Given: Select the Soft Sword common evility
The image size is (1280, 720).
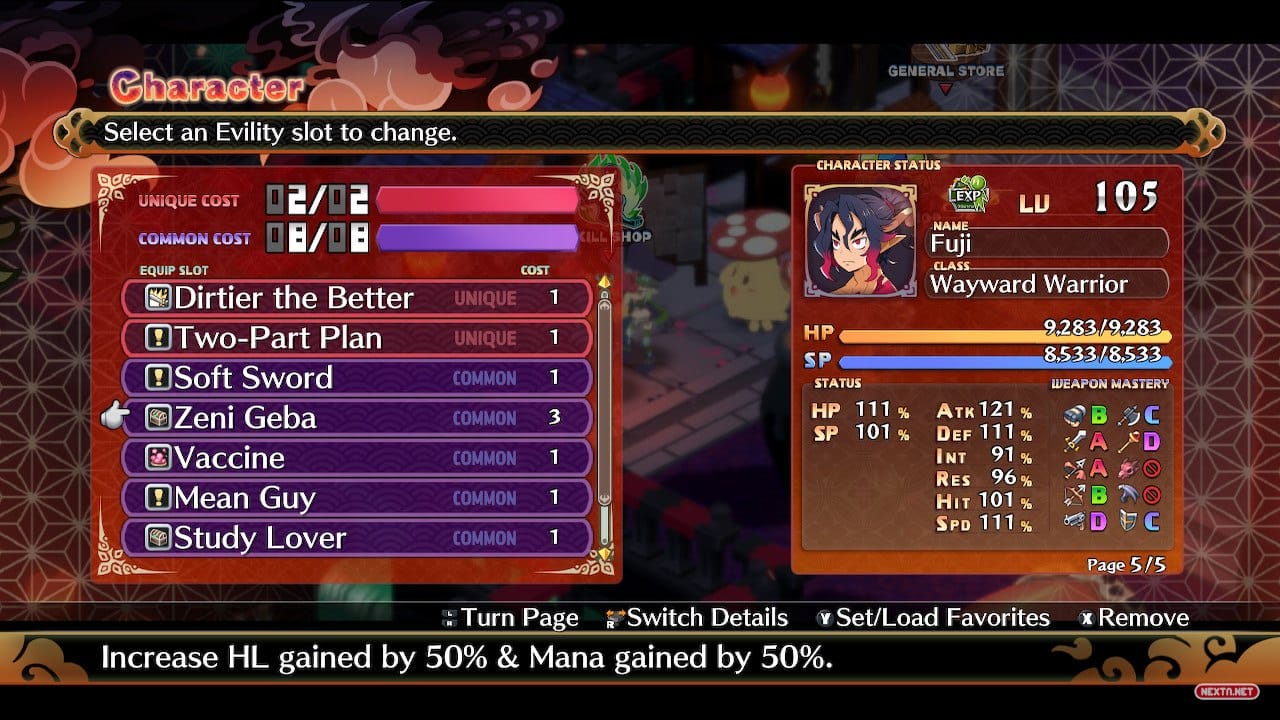Looking at the screenshot, I should 356,378.
